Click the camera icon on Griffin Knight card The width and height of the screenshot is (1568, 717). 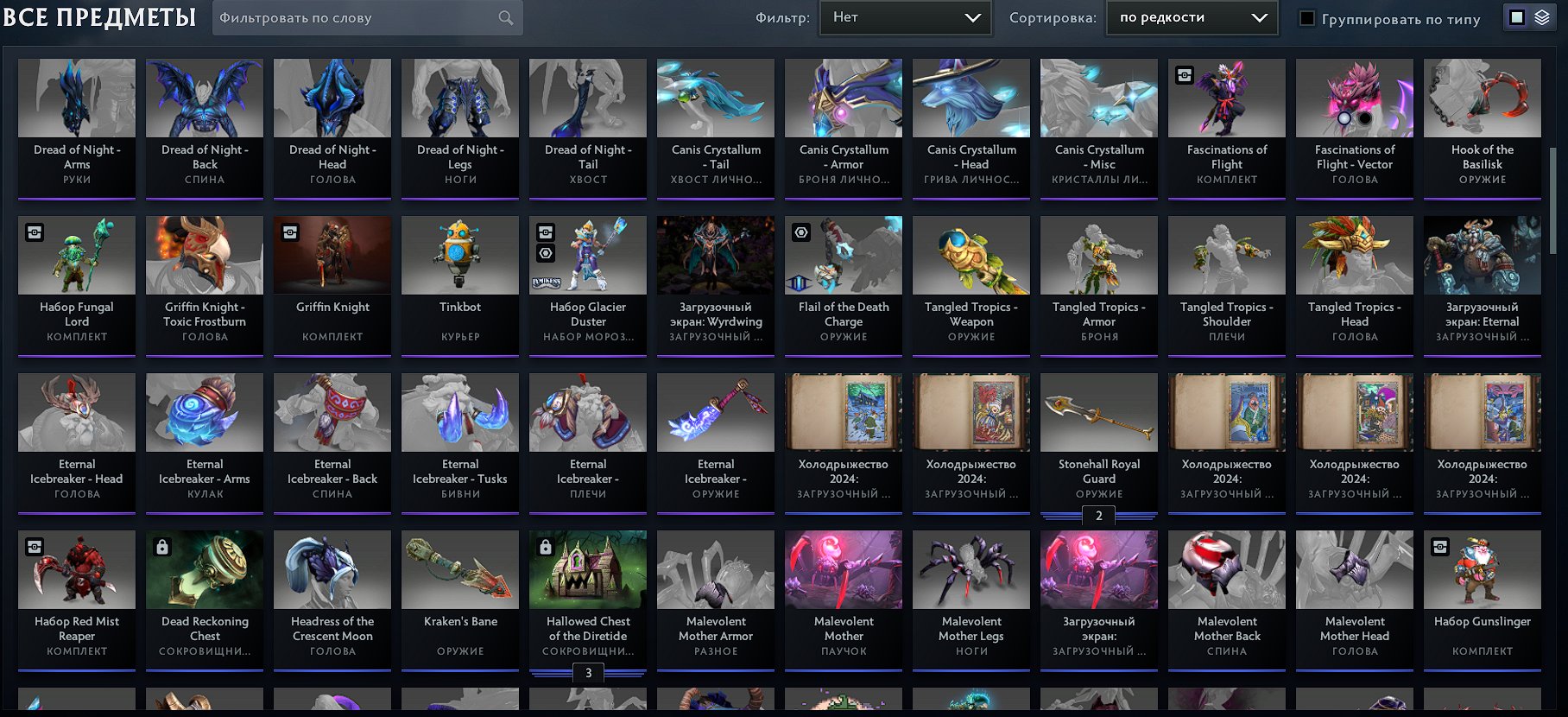288,232
